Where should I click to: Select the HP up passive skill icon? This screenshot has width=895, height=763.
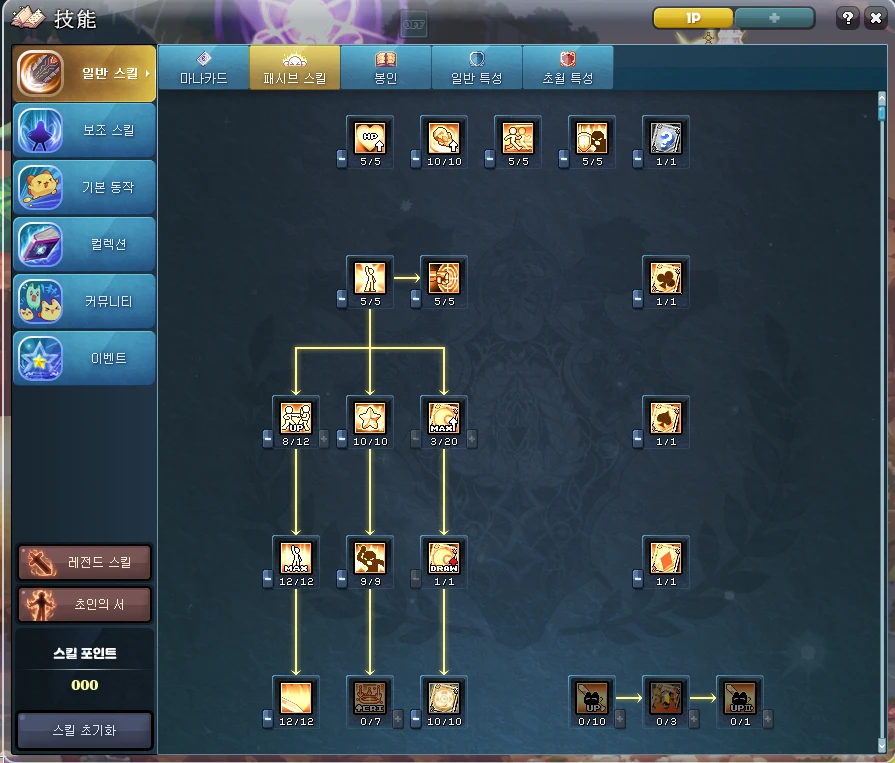(370, 137)
